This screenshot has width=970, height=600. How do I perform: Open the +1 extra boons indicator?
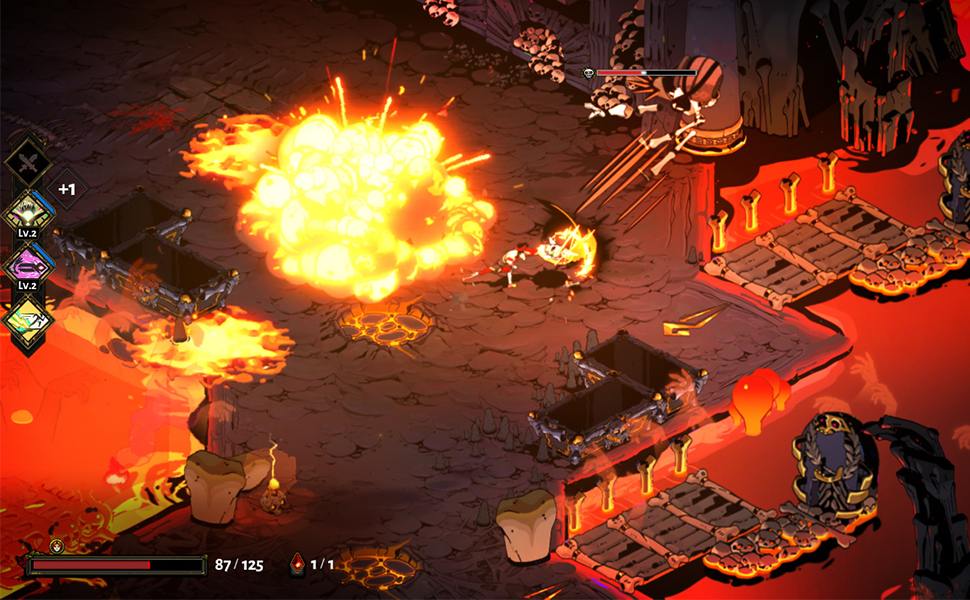(66, 188)
